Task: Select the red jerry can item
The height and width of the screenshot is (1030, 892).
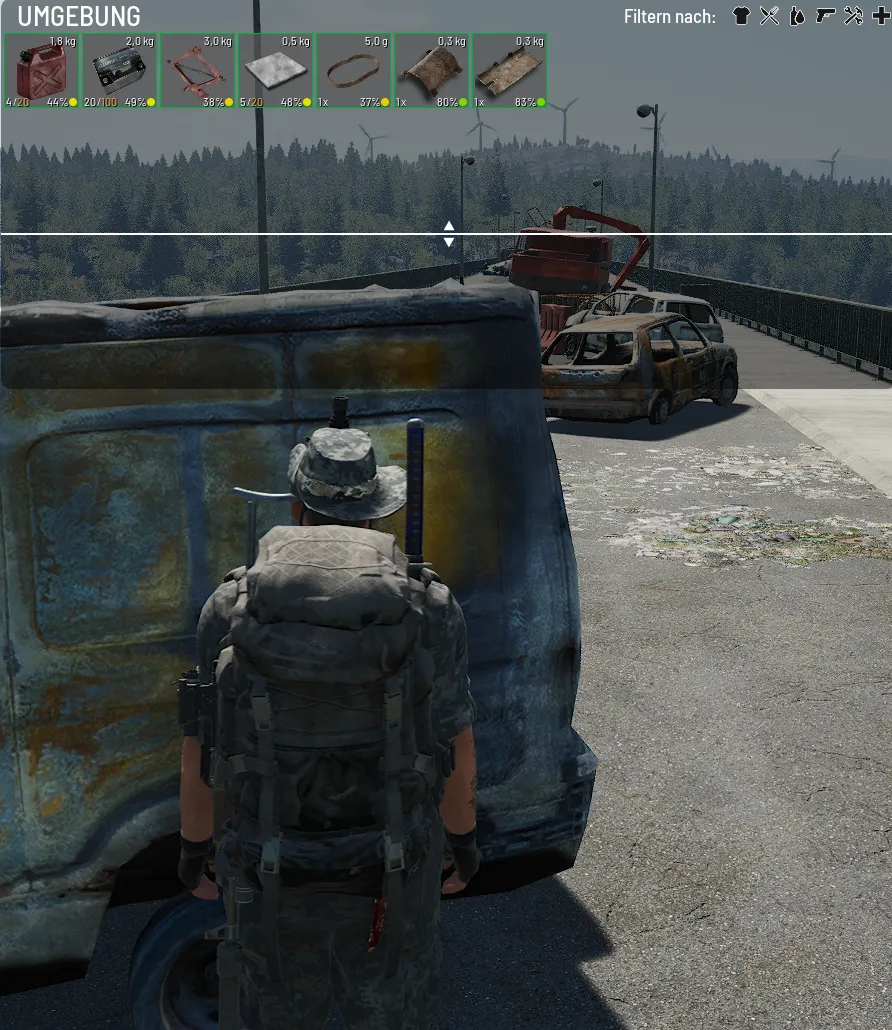Action: (x=42, y=71)
